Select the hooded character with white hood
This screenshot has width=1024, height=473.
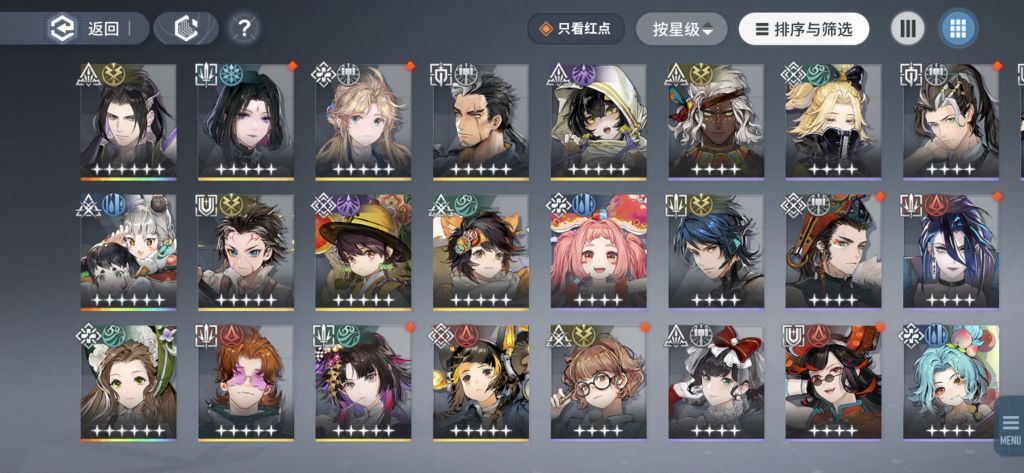click(598, 122)
